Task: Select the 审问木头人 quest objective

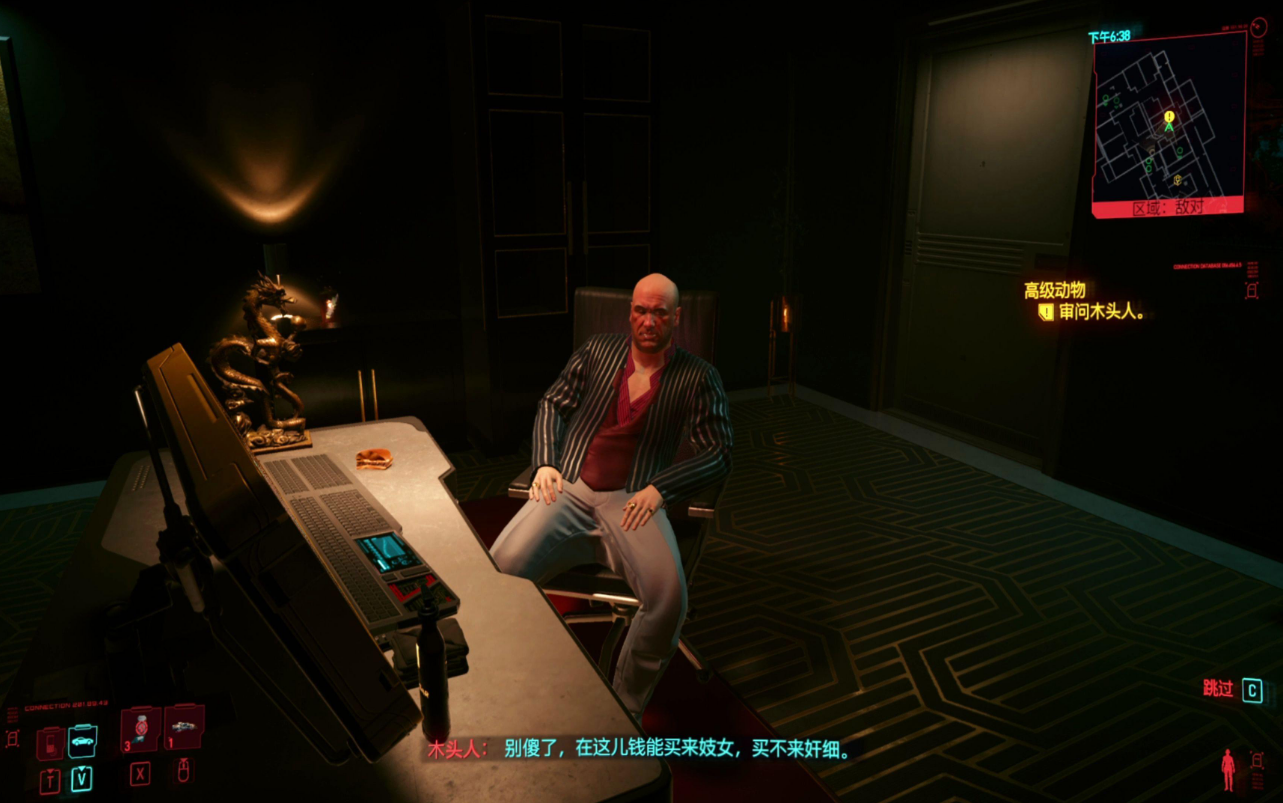Action: coord(1102,312)
